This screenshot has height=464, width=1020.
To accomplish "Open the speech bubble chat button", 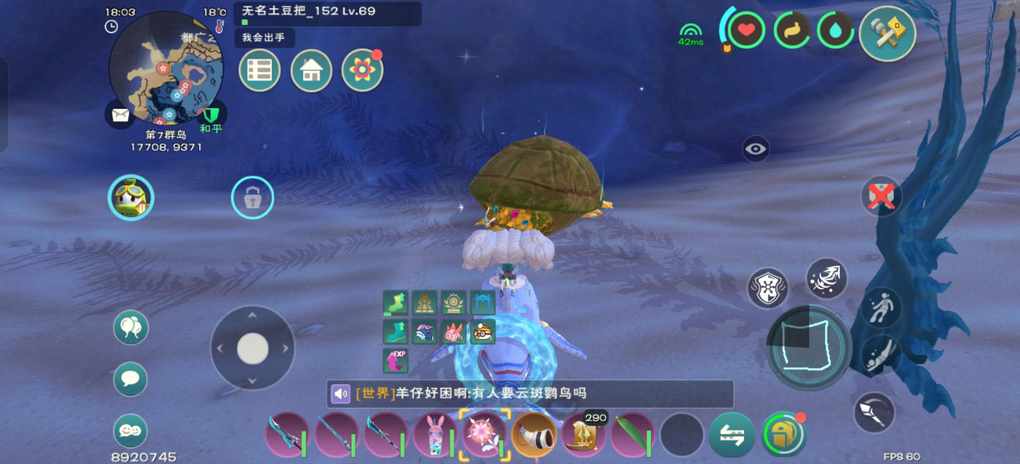I will [x=130, y=379].
